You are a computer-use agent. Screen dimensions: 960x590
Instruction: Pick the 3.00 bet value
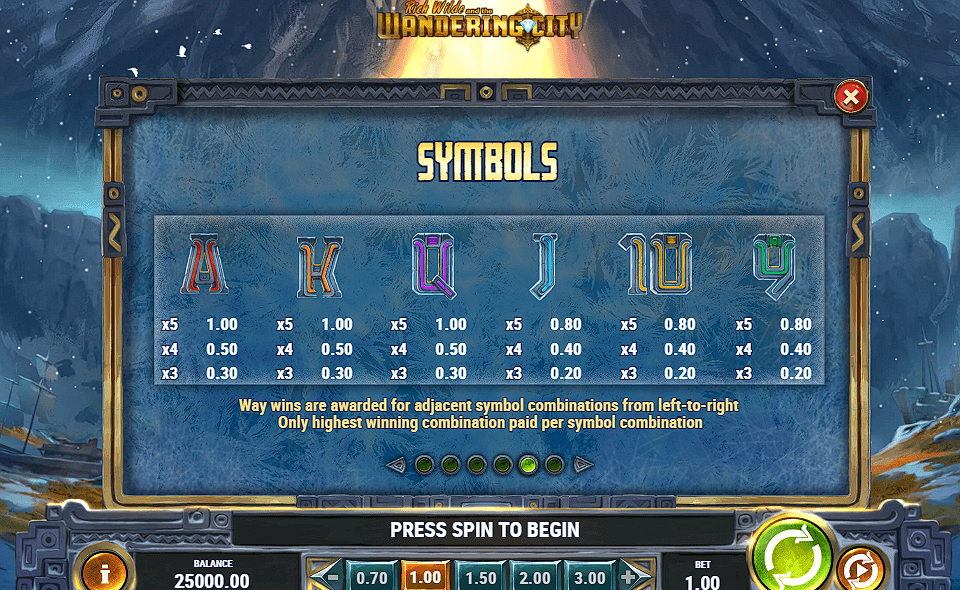point(589,577)
